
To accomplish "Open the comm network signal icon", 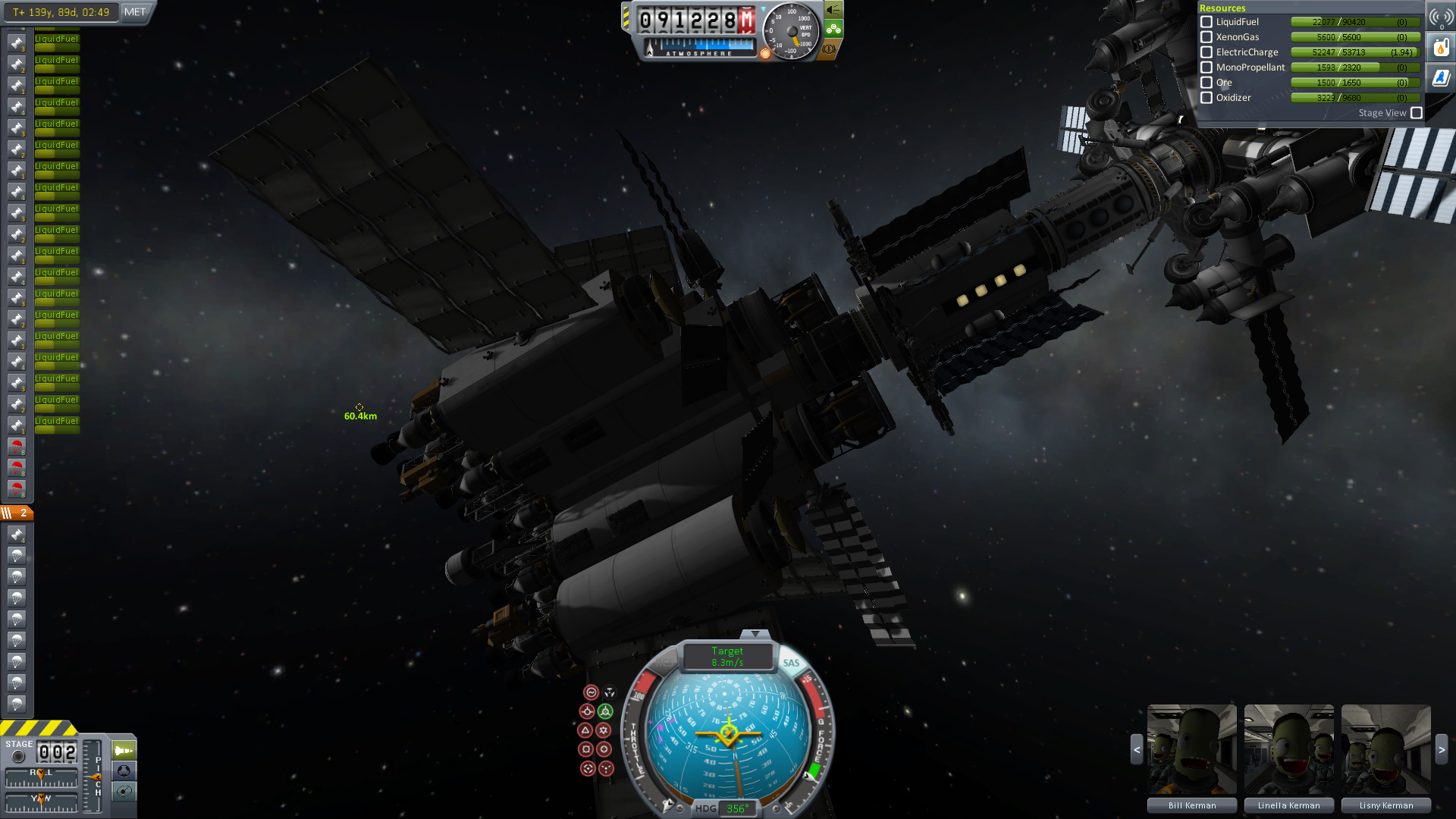I will [x=1441, y=17].
